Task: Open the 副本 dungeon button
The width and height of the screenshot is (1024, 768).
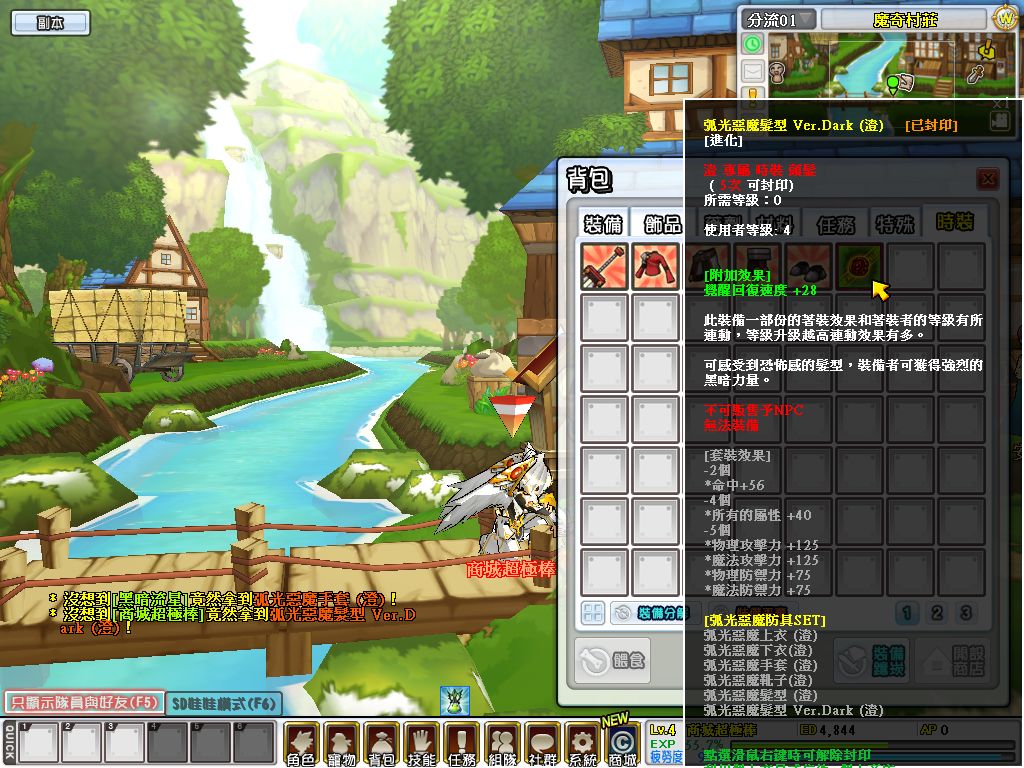Action: click(x=50, y=22)
